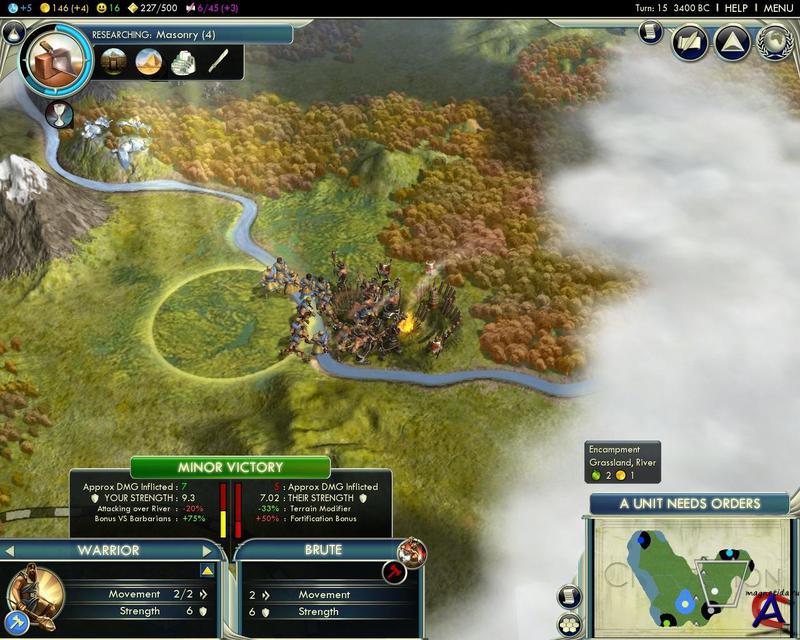This screenshot has height=640, width=800.
Task: Open the notification log scroll icon
Action: pyautogui.click(x=649, y=32)
